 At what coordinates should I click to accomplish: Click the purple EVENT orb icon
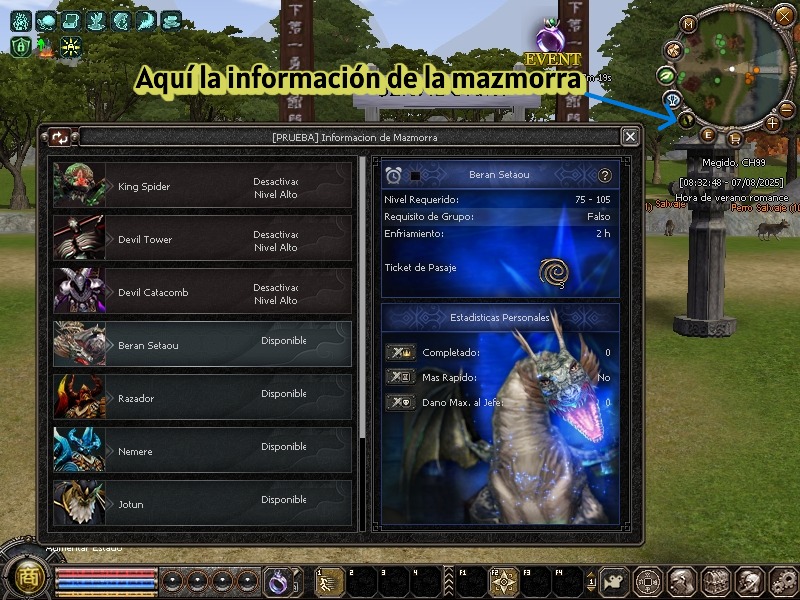click(x=548, y=40)
